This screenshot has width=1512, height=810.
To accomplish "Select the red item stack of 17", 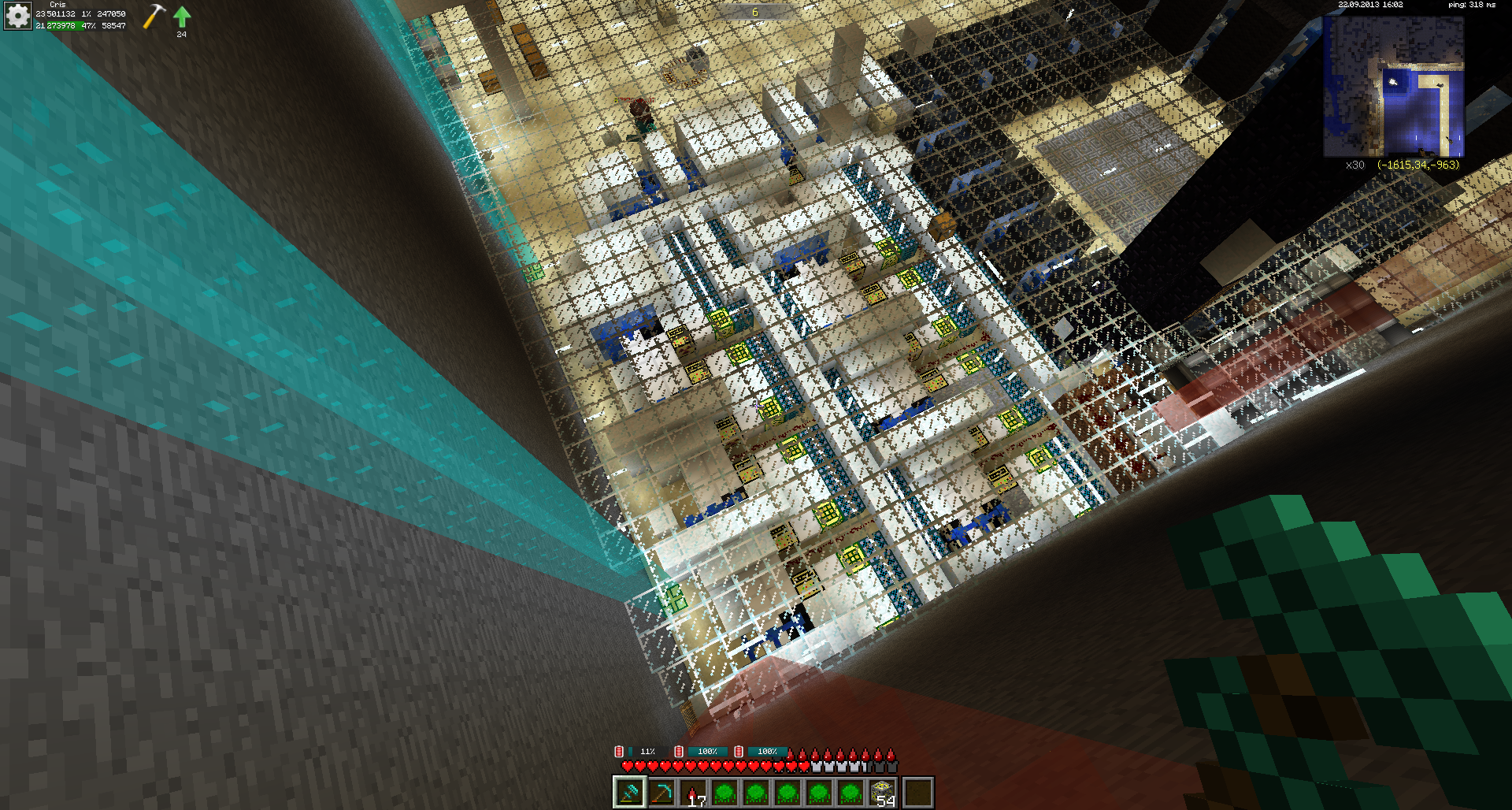I will coord(694,793).
